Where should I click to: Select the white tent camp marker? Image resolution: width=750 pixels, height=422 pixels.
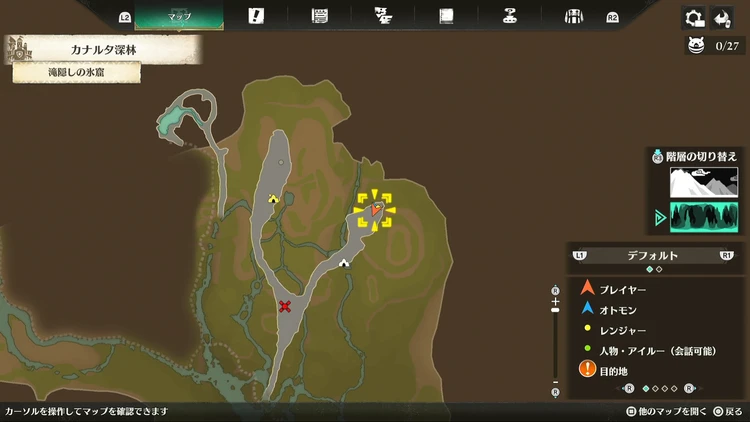(x=344, y=263)
